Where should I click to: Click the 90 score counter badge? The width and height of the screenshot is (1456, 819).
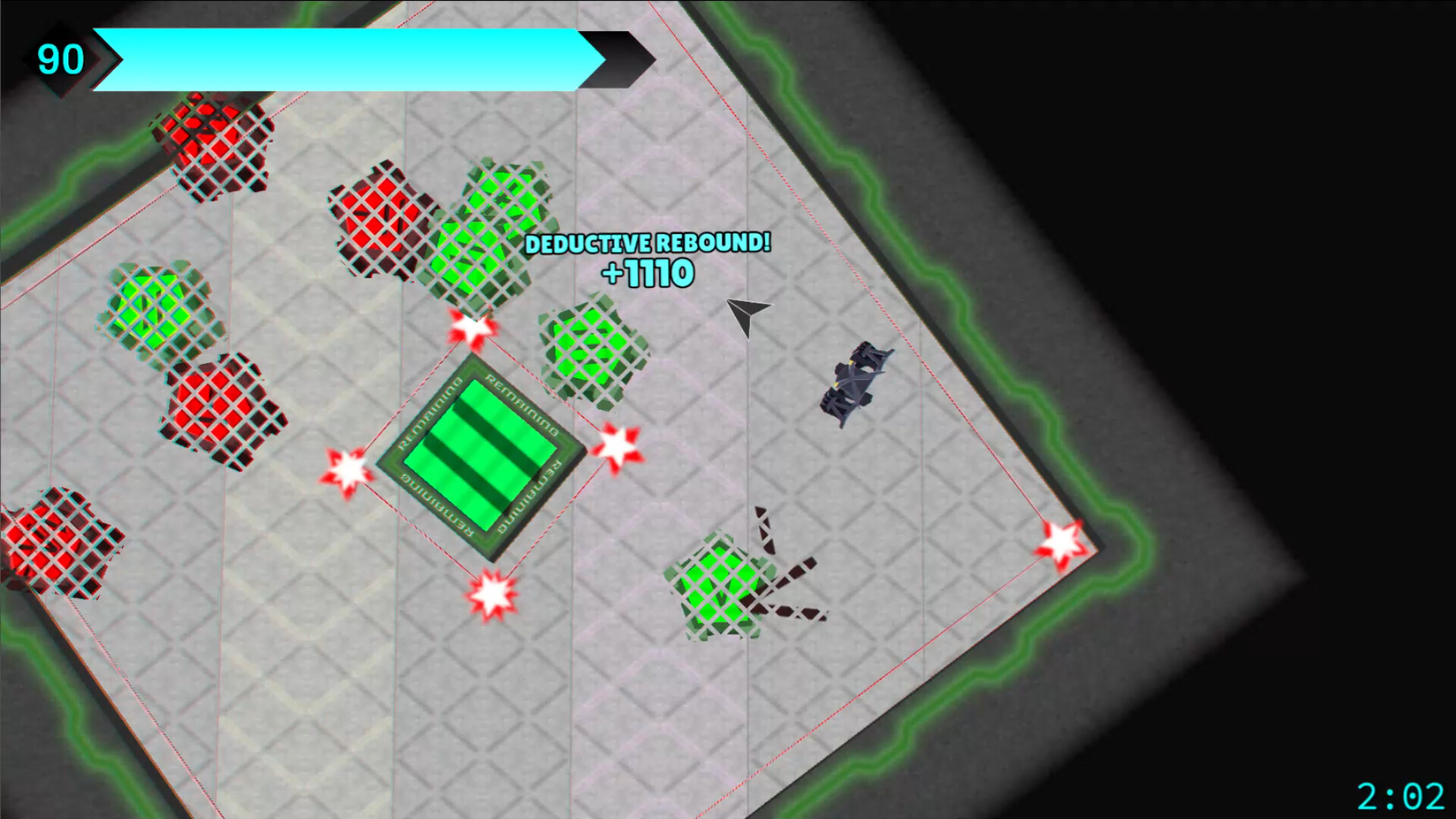(62, 58)
